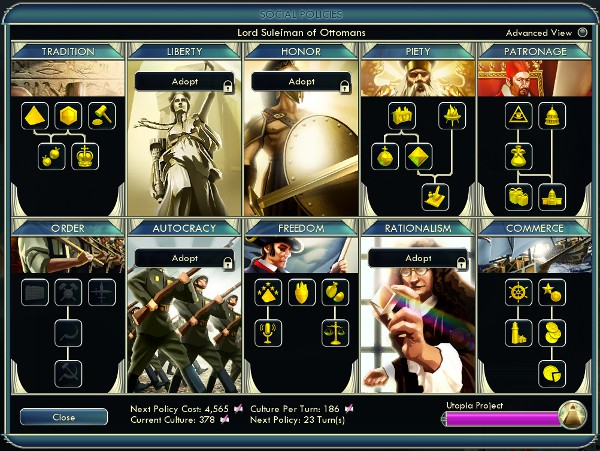Select the yellow diamond policy in Piety
This screenshot has height=451, width=600.
418,157
